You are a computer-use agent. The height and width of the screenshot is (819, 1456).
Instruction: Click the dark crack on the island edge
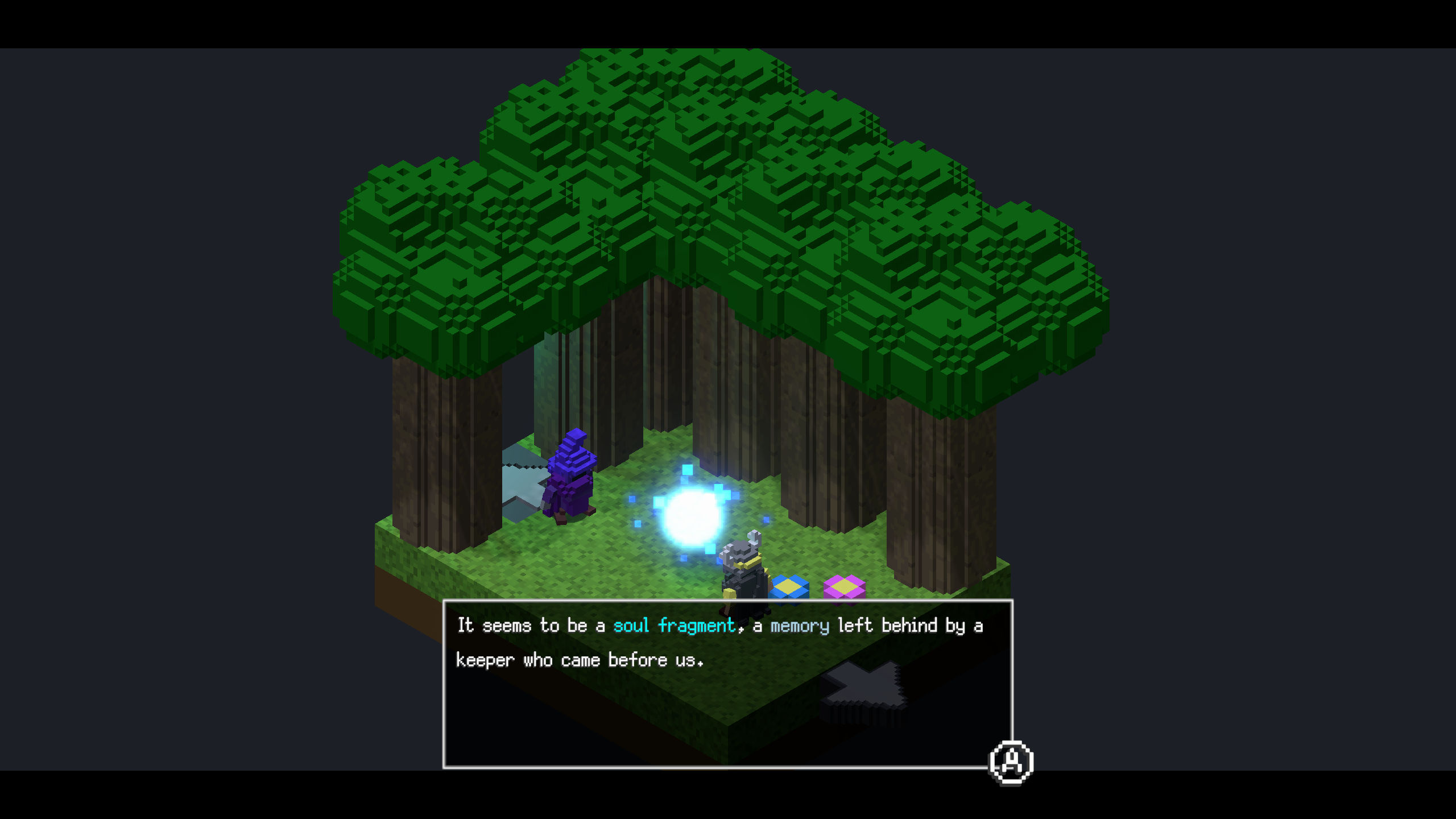pos(864,685)
